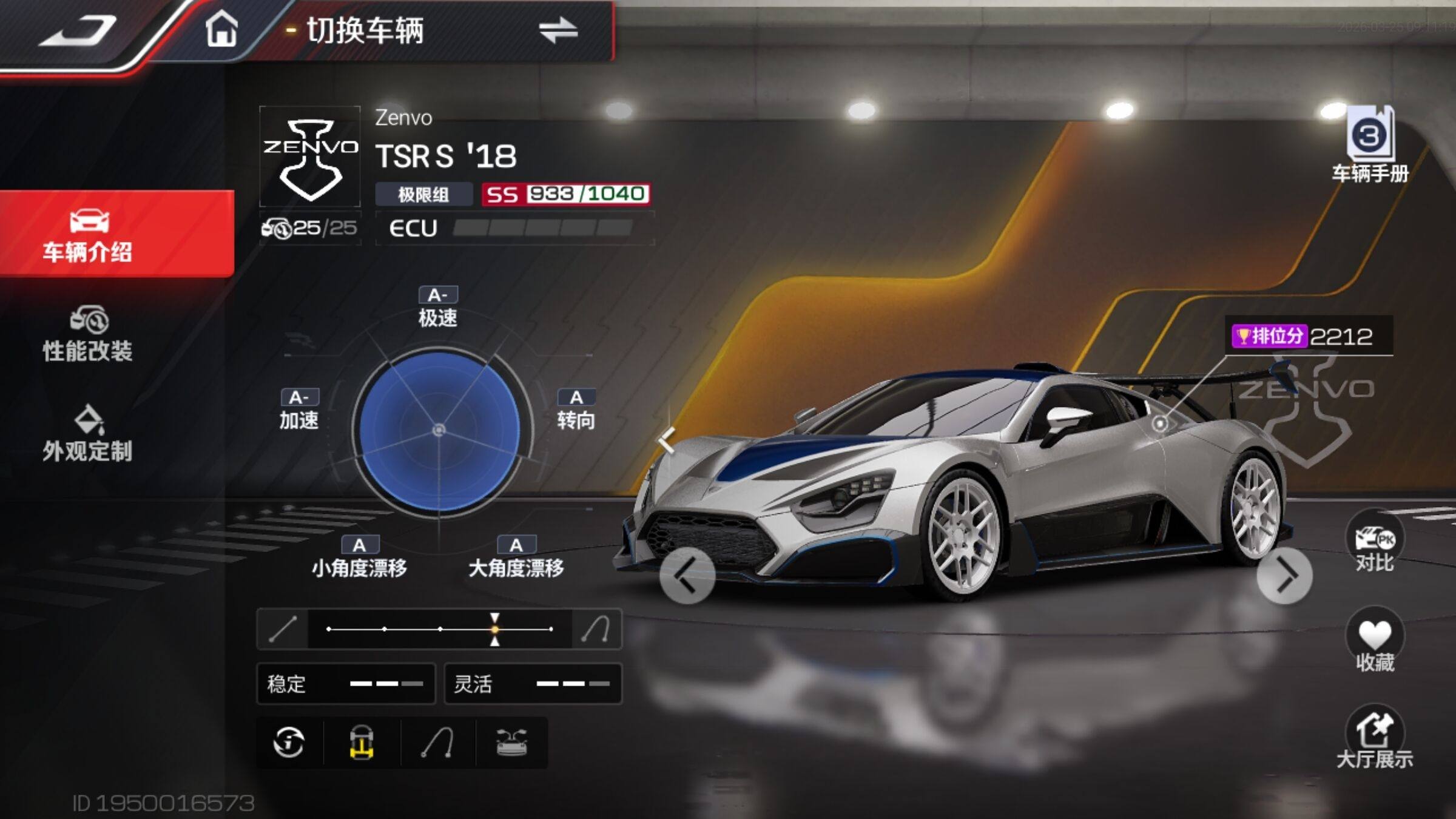Show the previous car with left arrow

pyautogui.click(x=687, y=575)
